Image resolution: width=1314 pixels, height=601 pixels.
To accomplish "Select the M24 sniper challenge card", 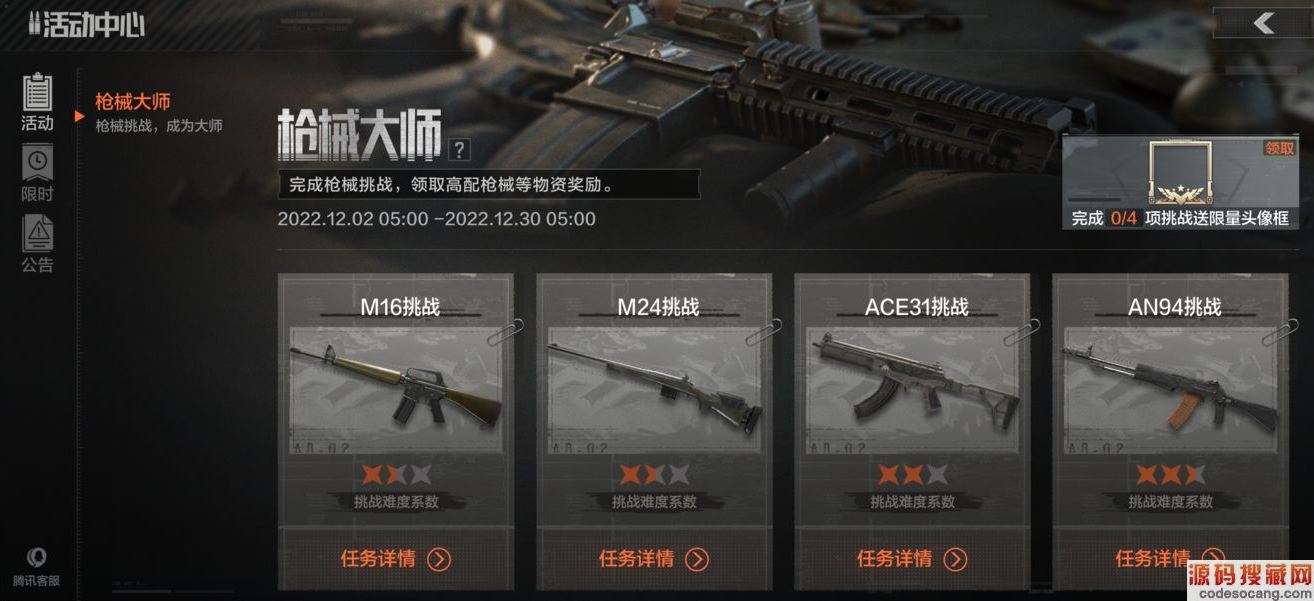I will [654, 385].
